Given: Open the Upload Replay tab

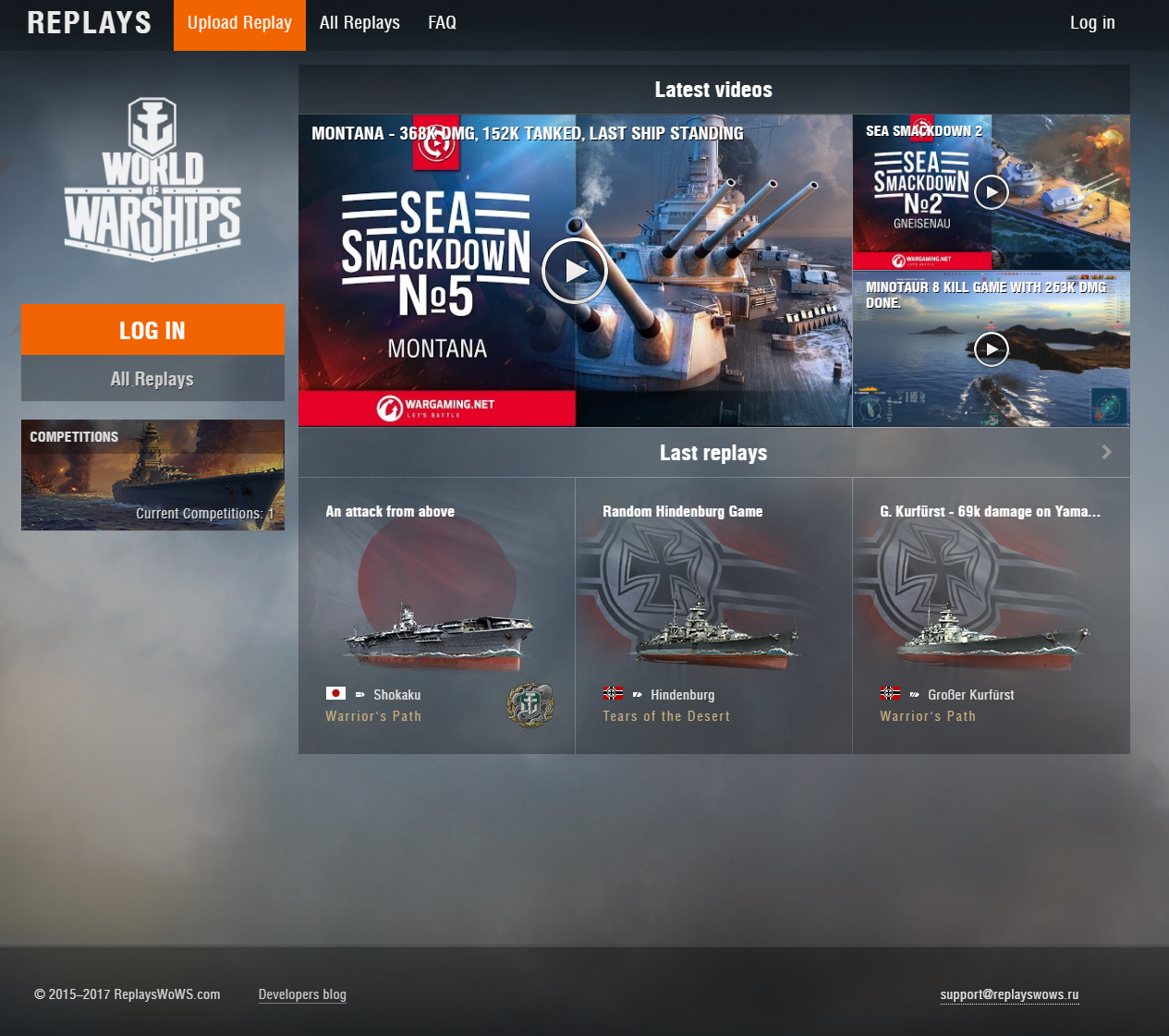Looking at the screenshot, I should coord(239,24).
